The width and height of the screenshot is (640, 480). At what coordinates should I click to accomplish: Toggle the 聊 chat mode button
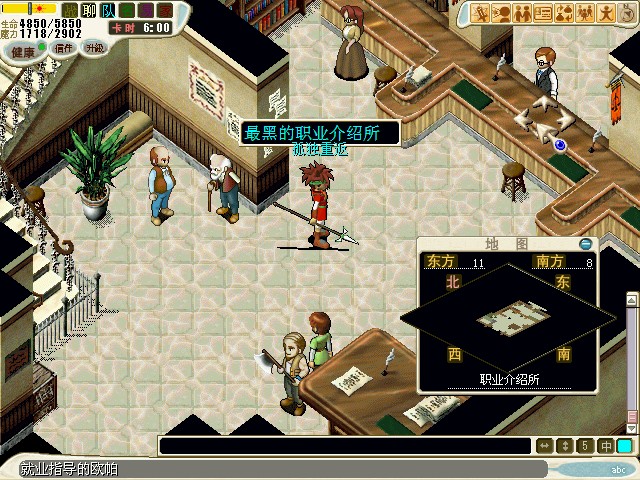(x=88, y=10)
